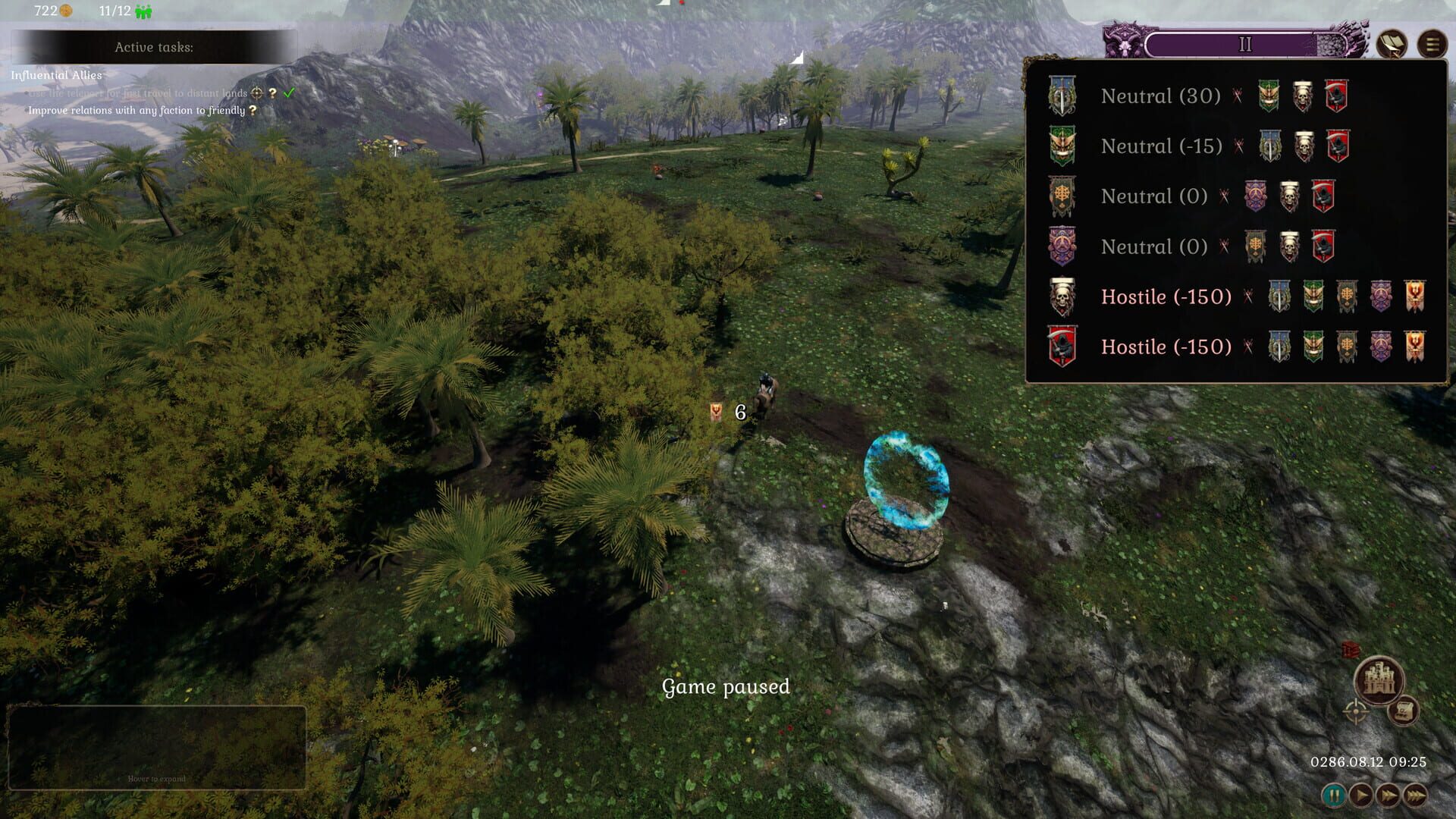The width and height of the screenshot is (1456, 819).
Task: Enable triple-speed with the fastest forward button
Action: 1414,795
